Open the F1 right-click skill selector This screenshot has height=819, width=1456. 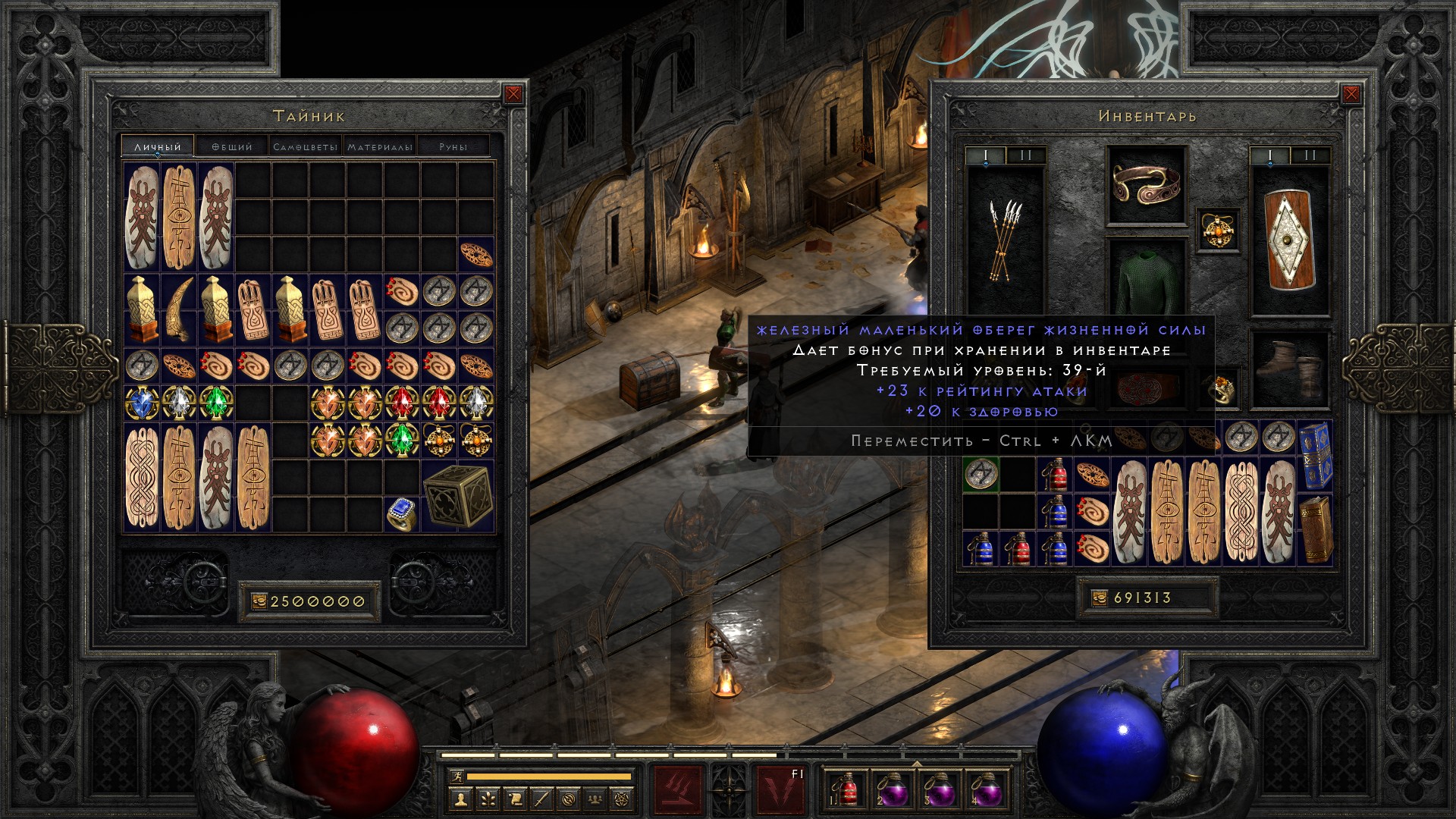(781, 789)
